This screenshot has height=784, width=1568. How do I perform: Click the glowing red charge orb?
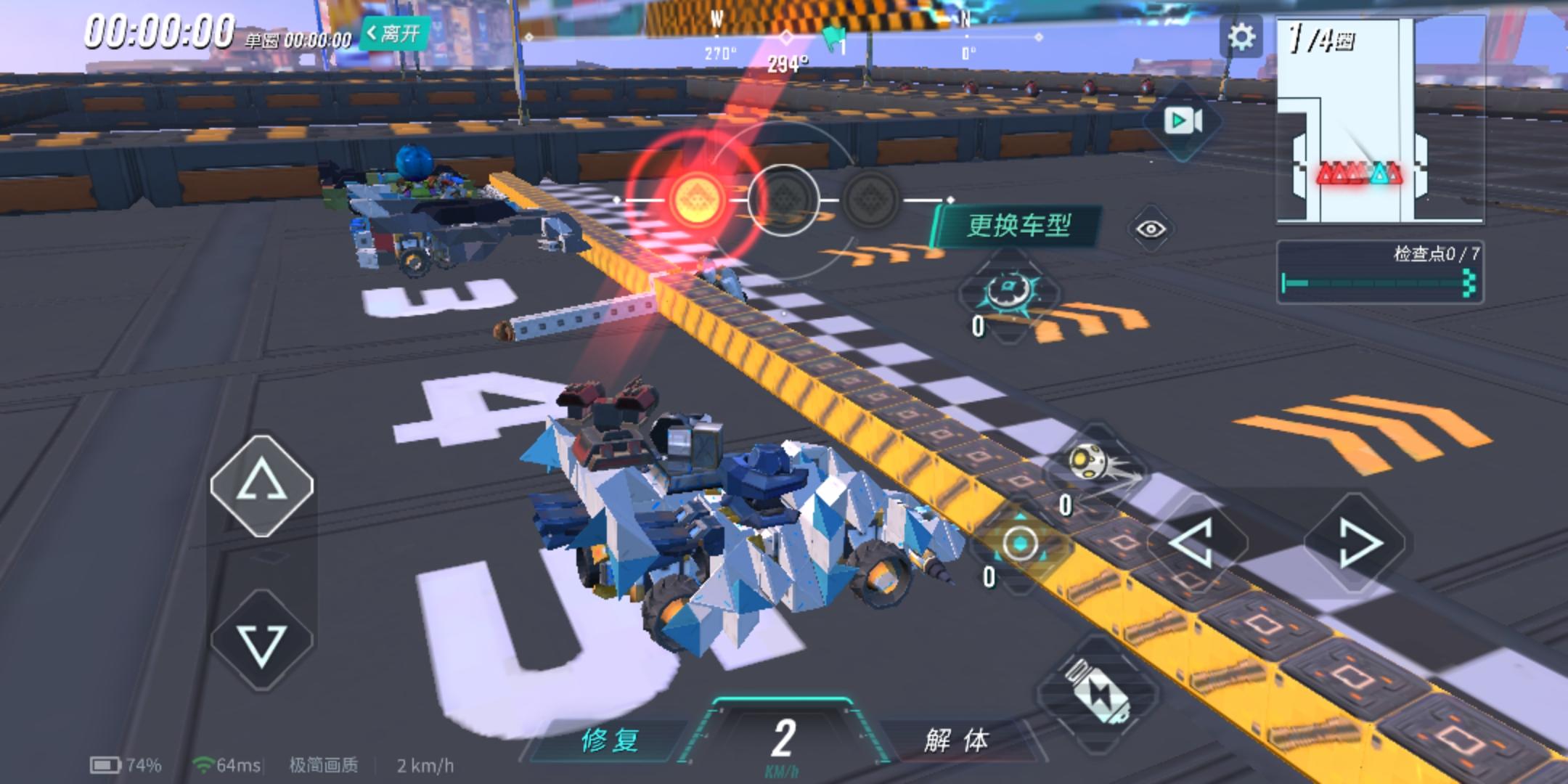(697, 200)
